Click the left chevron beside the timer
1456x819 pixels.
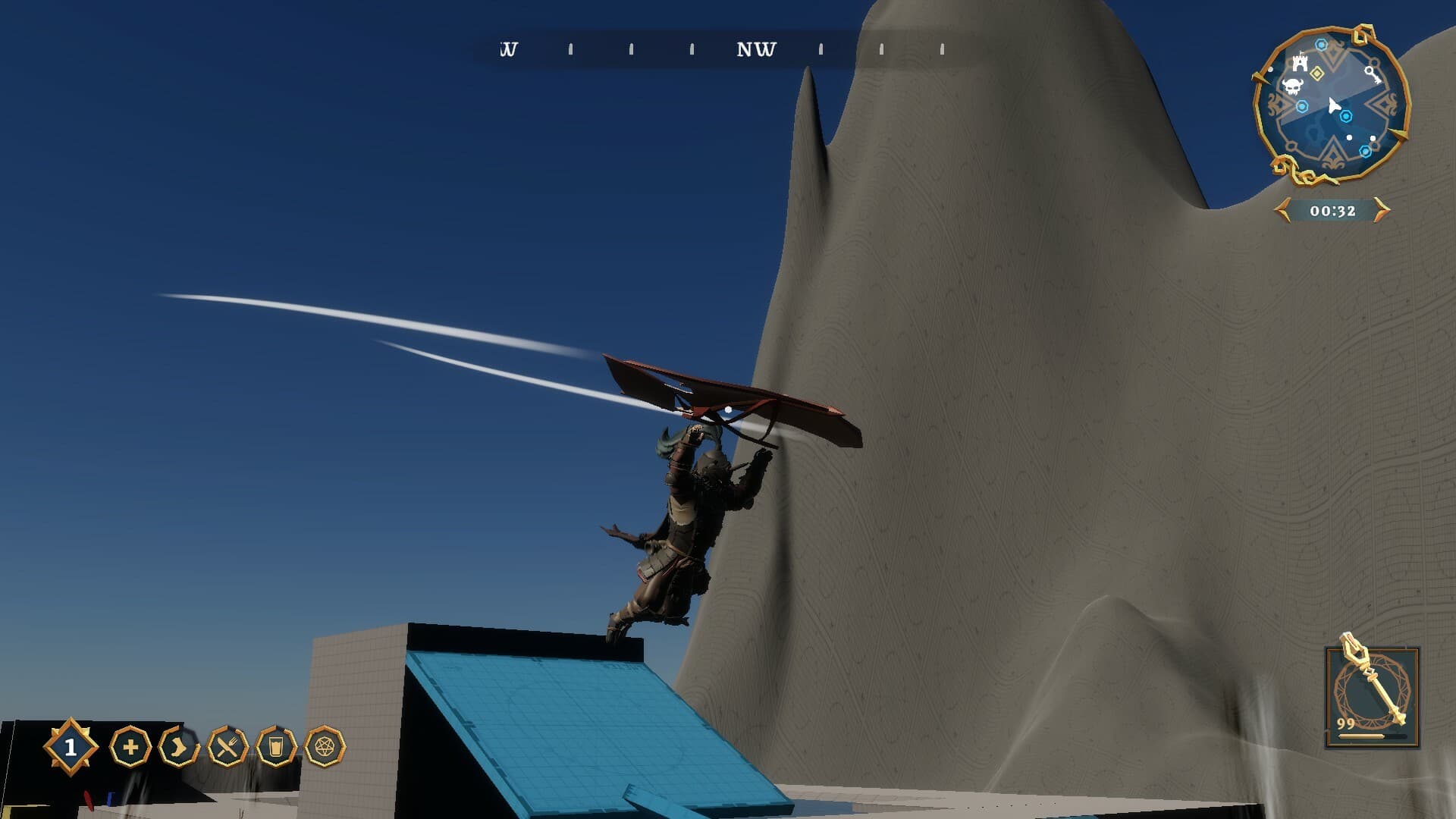tap(1282, 210)
